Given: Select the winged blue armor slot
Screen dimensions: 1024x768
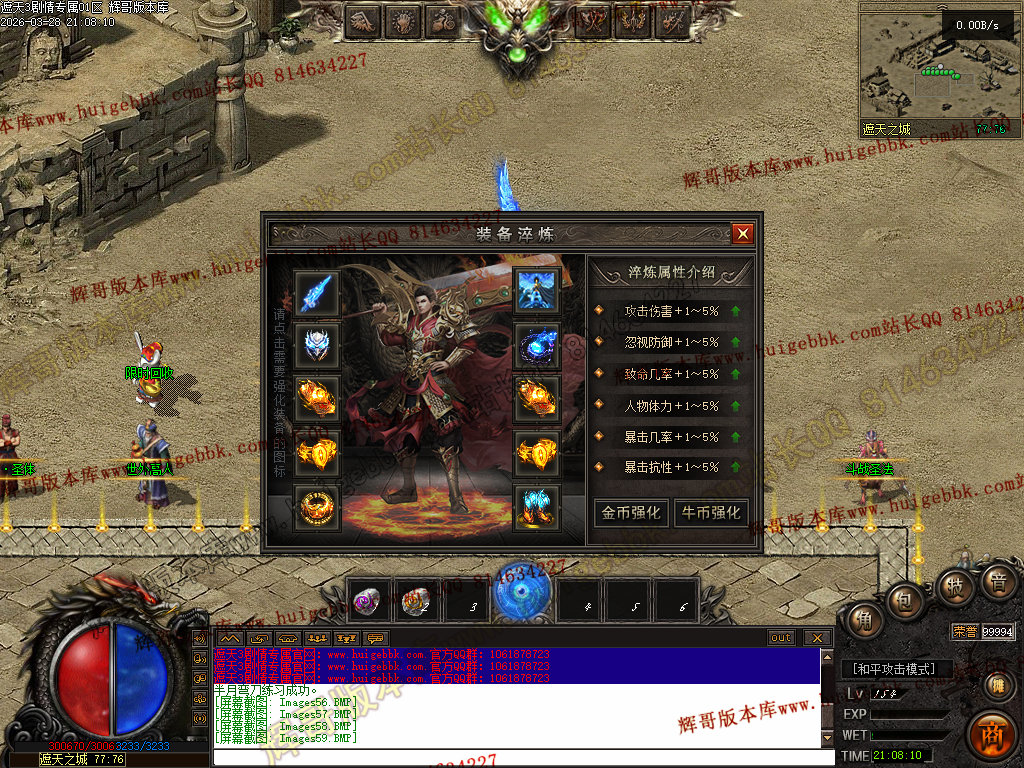Looking at the screenshot, I should pyautogui.click(x=537, y=291).
